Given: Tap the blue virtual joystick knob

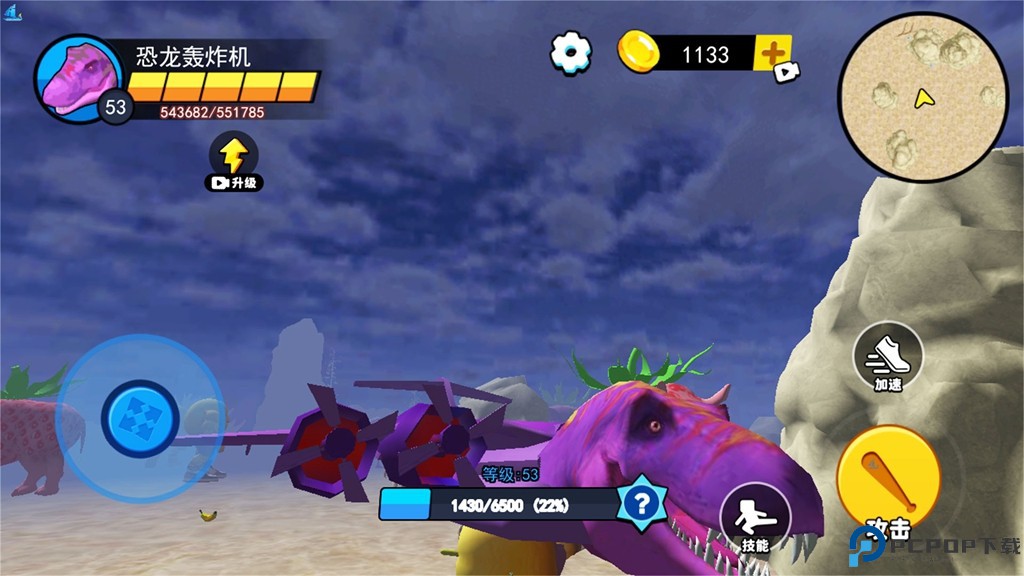Looking at the screenshot, I should (141, 418).
